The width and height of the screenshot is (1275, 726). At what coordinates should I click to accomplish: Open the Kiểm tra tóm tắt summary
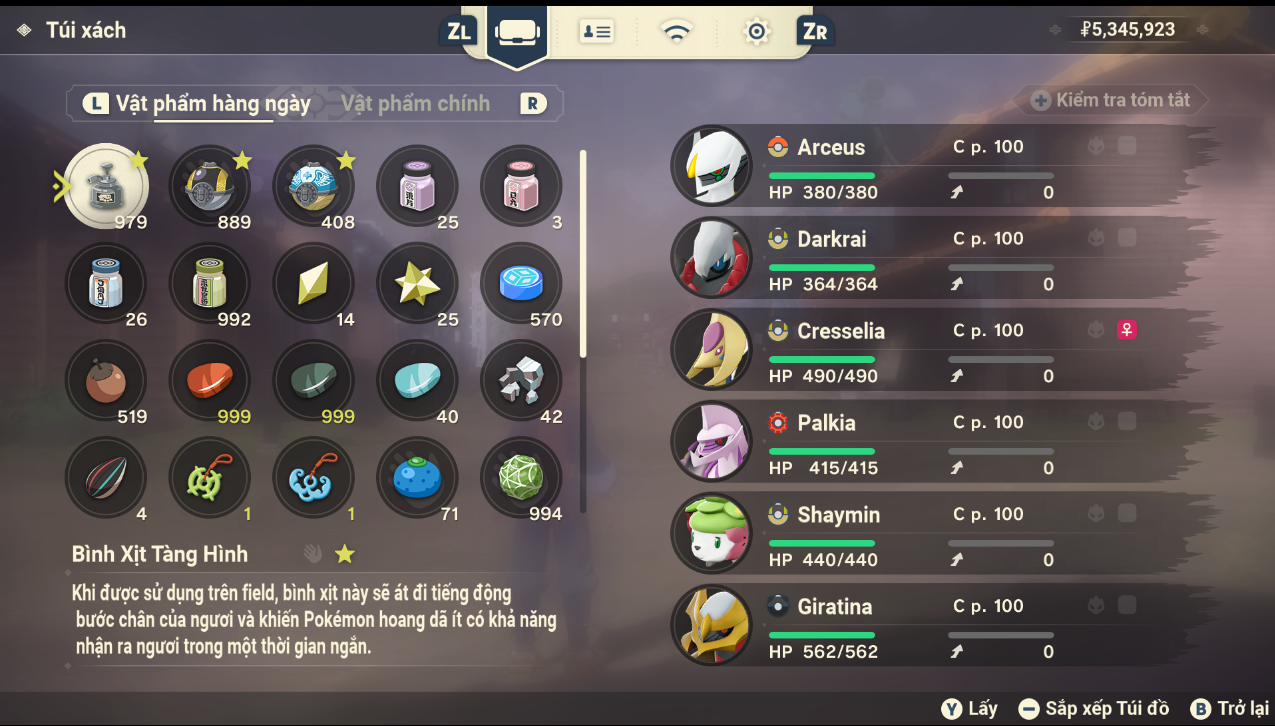click(x=1111, y=100)
